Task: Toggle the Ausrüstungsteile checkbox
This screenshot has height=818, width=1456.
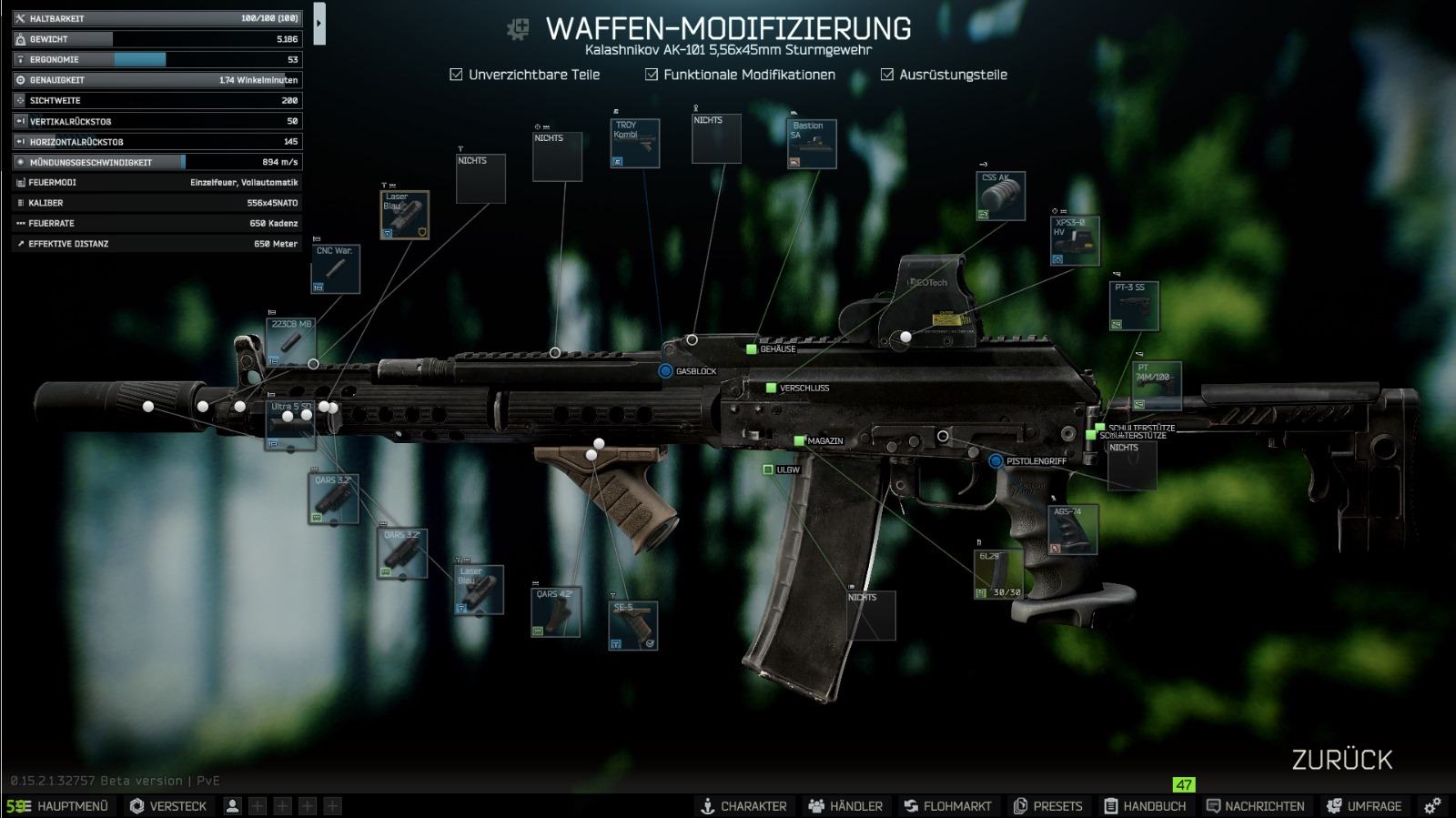Action: point(887,75)
